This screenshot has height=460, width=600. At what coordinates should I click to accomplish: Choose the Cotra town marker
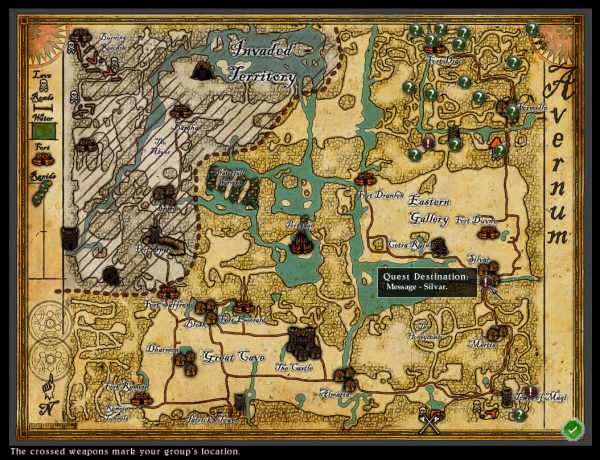(437, 246)
